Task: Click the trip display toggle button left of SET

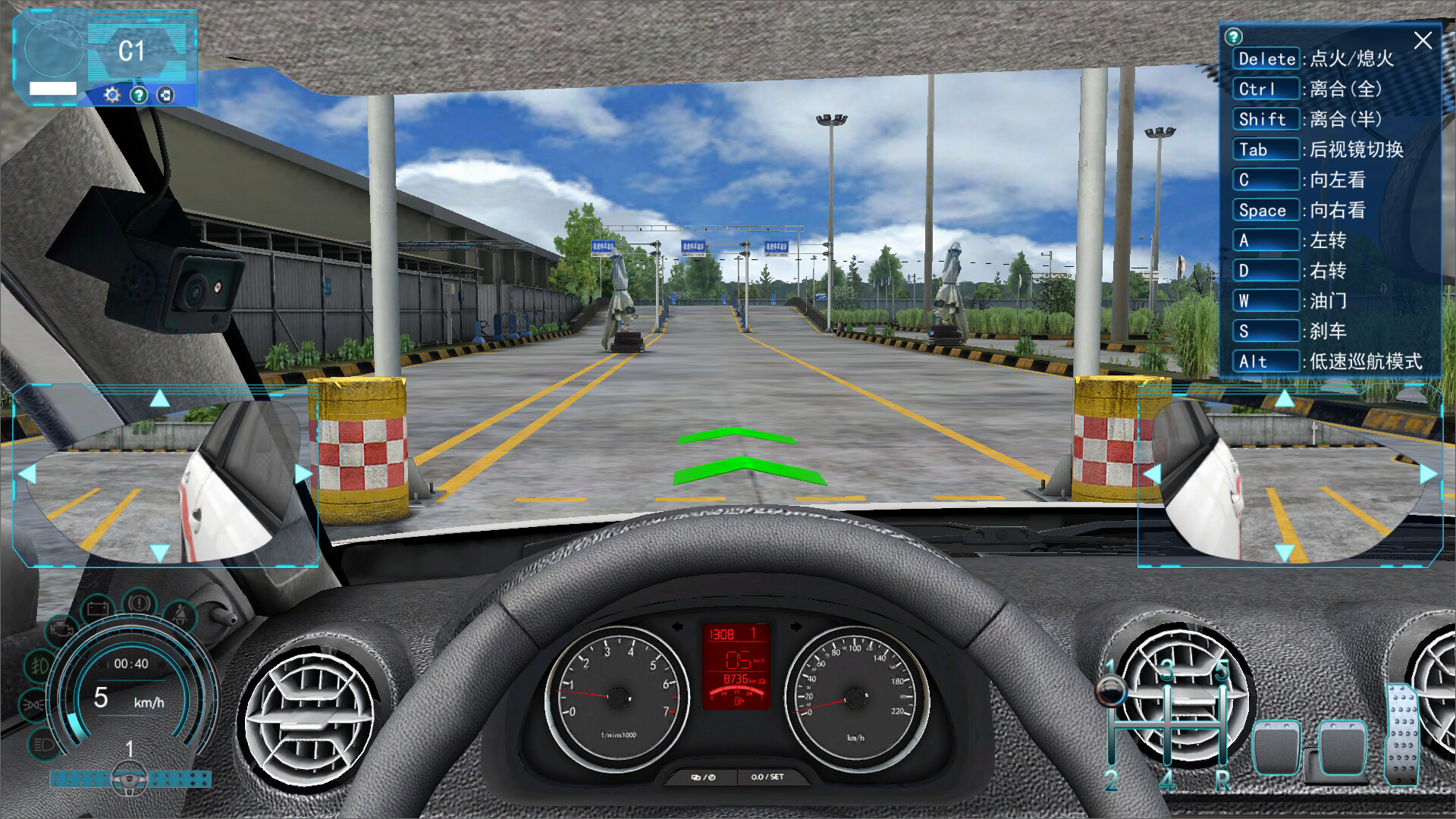Action: 703,777
